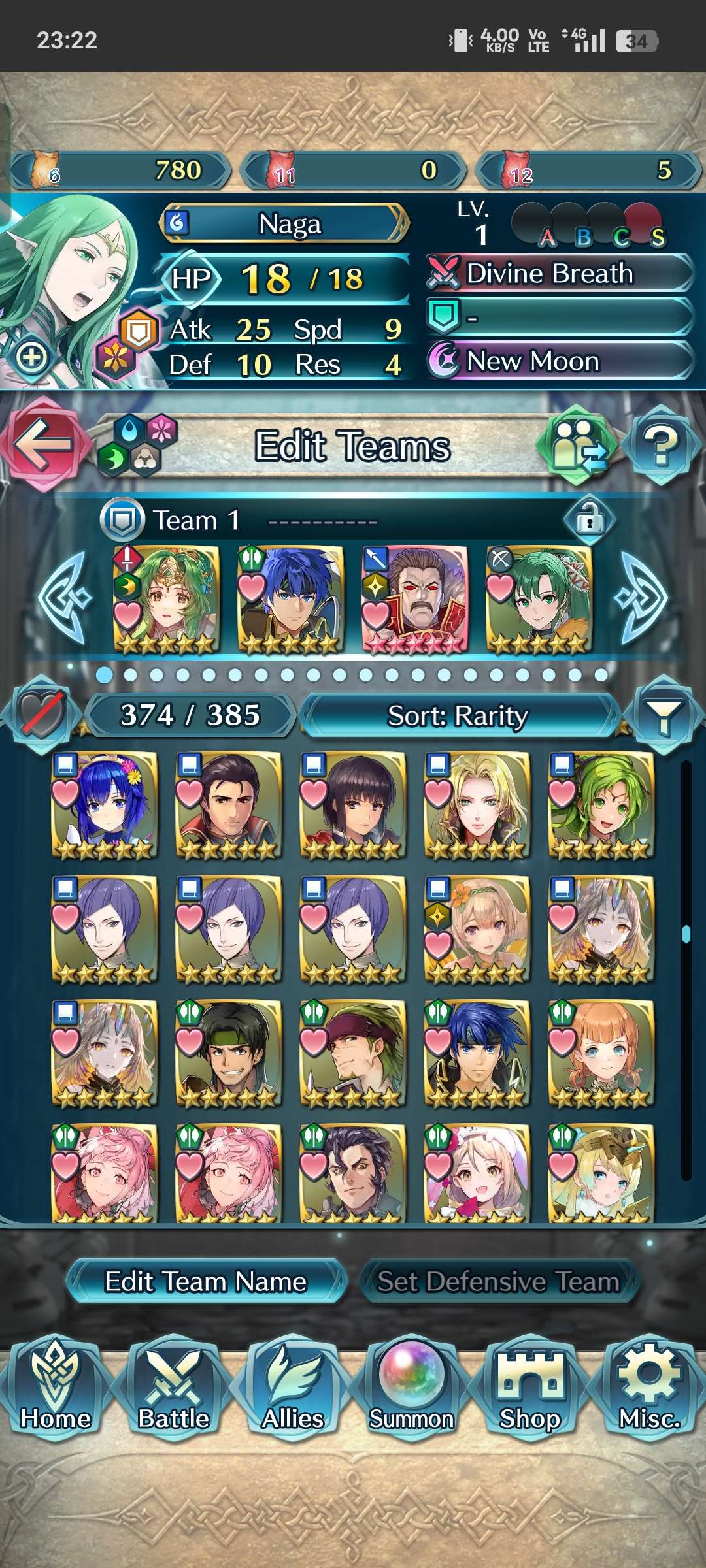Open the help question mark button
Viewport: 706px width, 1568px height.
[x=662, y=446]
